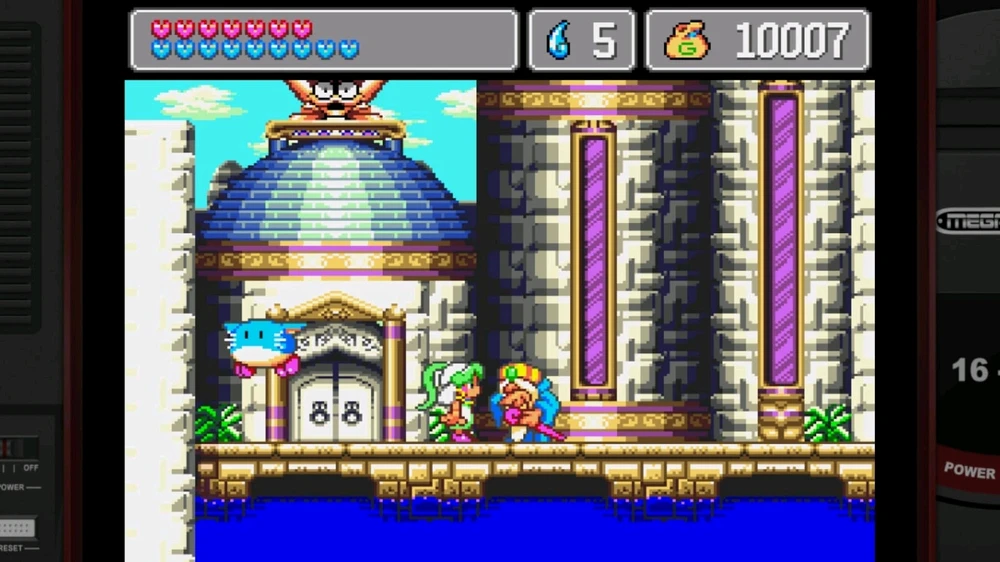Select the gold money bag icon
Image resolution: width=1000 pixels, height=562 pixels.
[688, 41]
